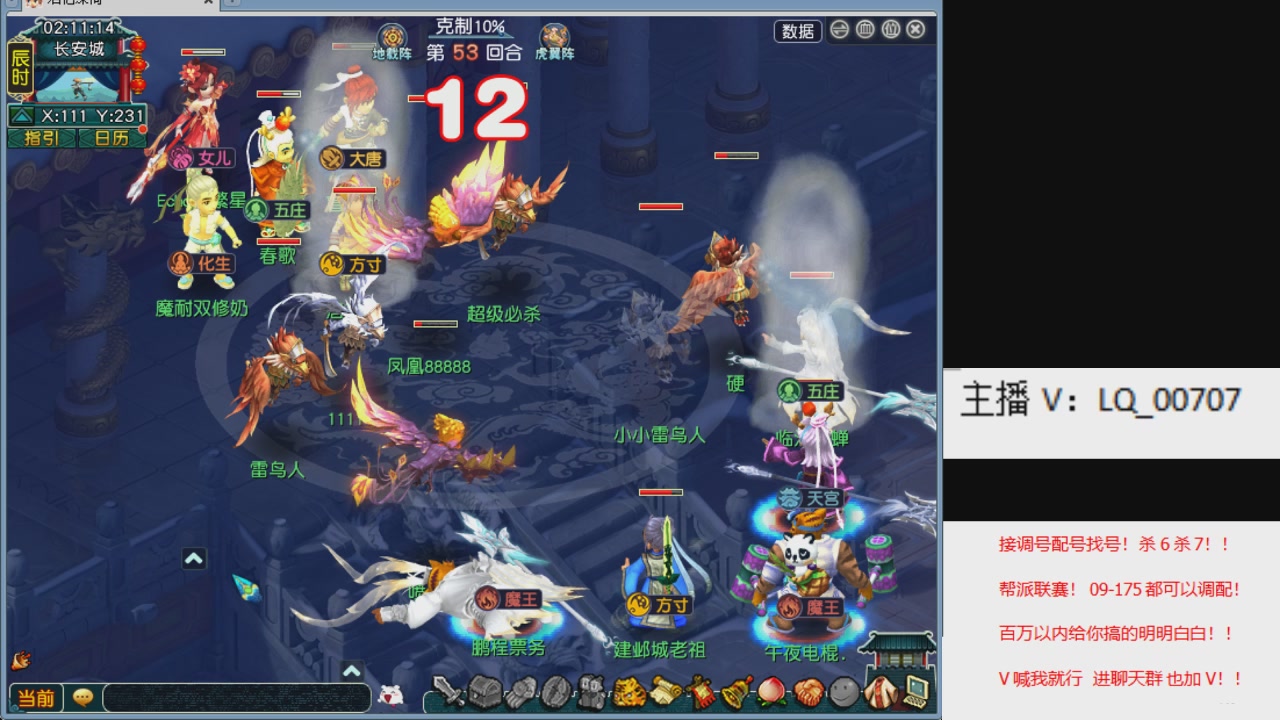Click the emoji bubble beside chat input

pyautogui.click(x=83, y=697)
